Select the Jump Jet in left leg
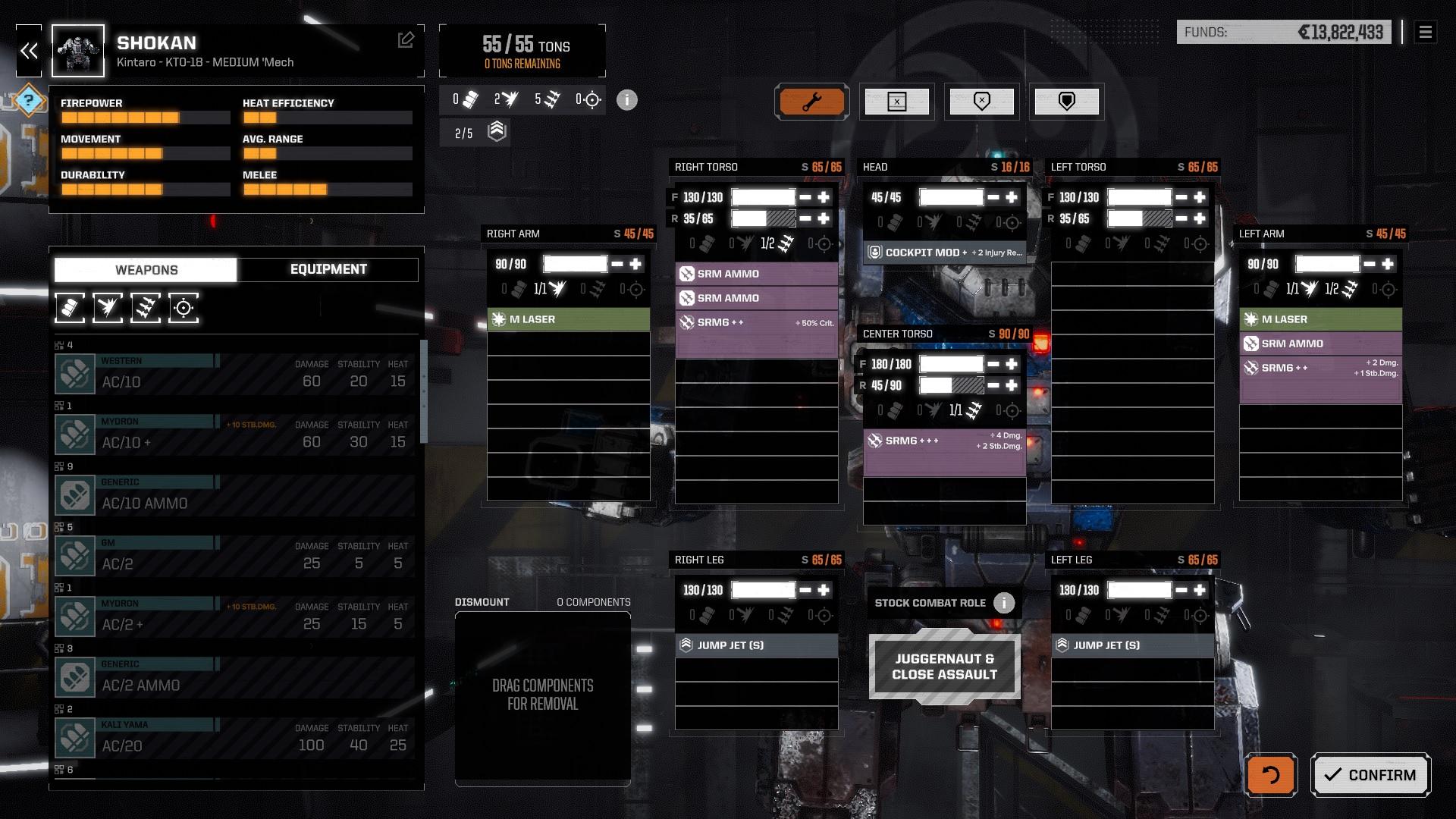The width and height of the screenshot is (1456, 819). [x=1132, y=645]
